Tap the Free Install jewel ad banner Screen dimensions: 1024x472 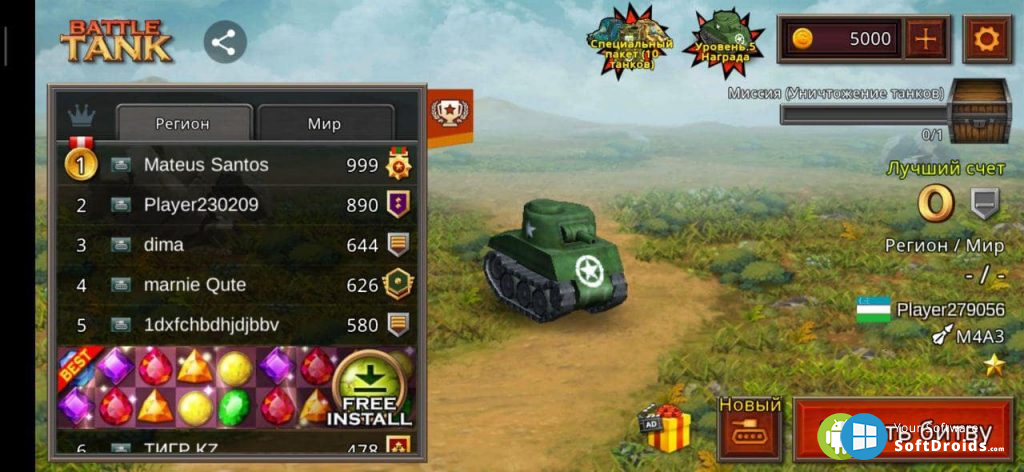click(236, 387)
